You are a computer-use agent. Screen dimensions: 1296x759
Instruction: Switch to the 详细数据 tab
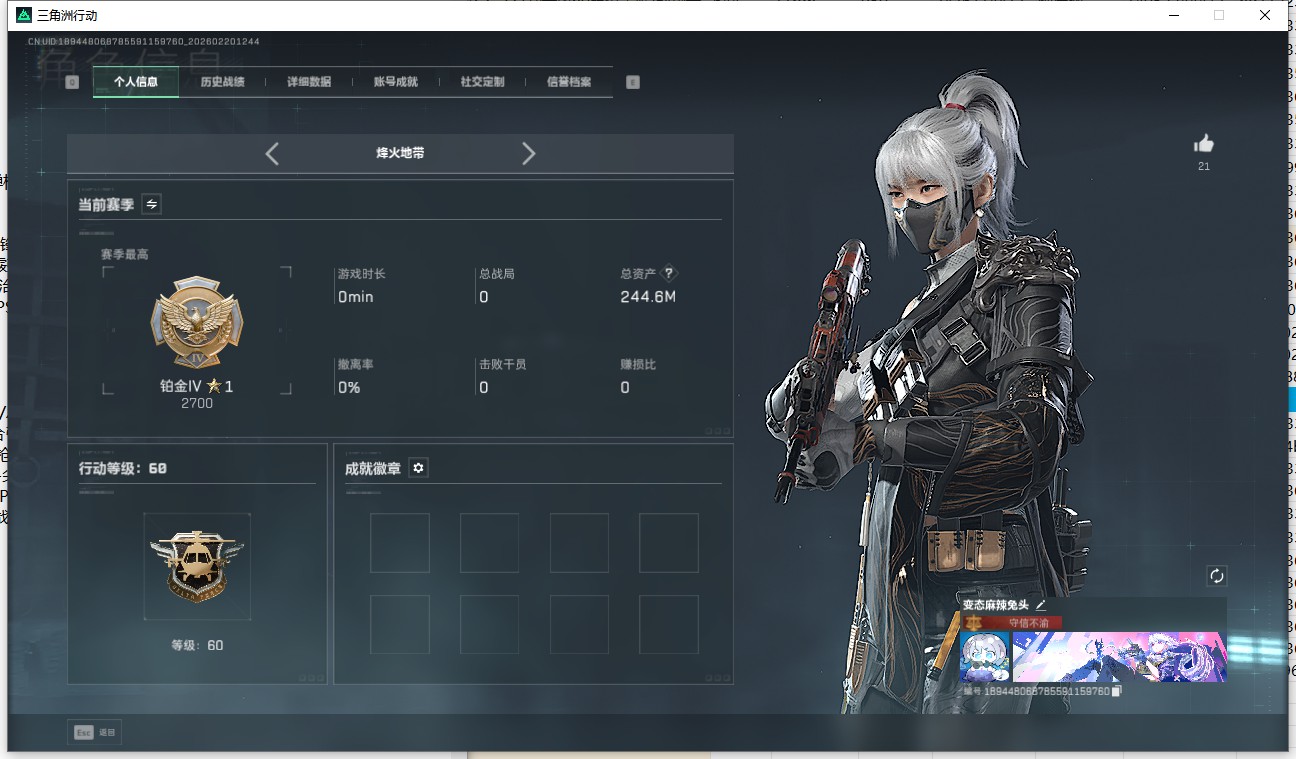[x=311, y=81]
